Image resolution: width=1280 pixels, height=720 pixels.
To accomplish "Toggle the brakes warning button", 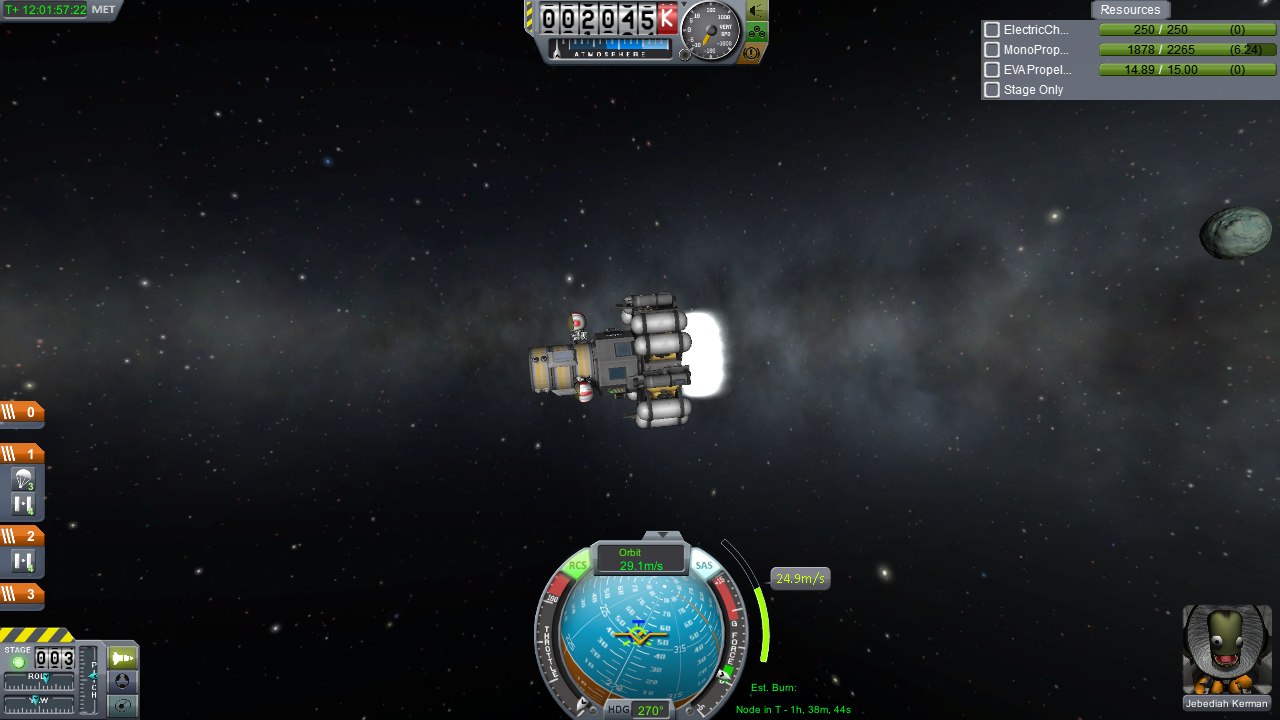I will [753, 52].
